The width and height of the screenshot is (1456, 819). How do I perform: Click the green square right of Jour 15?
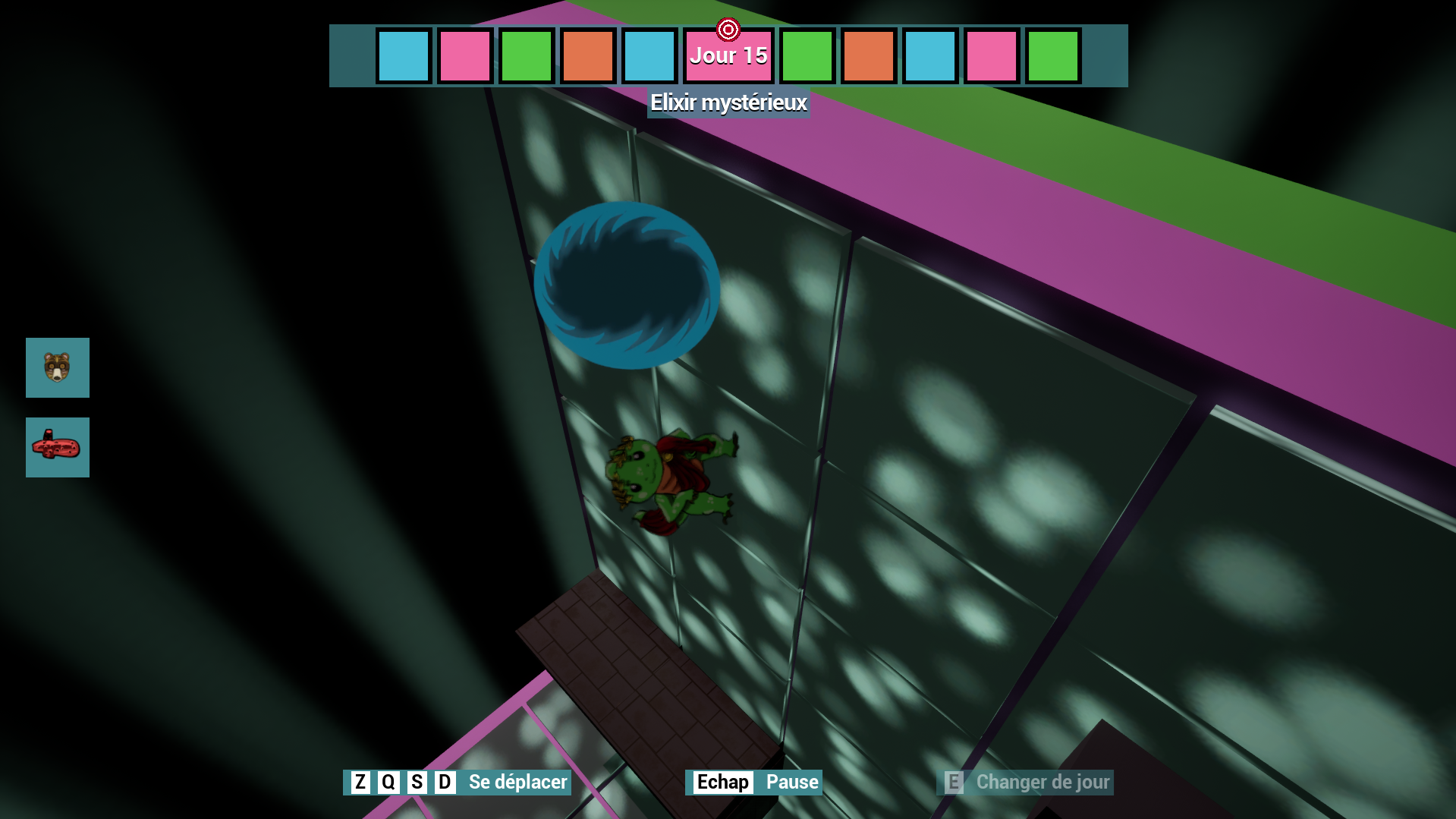807,55
